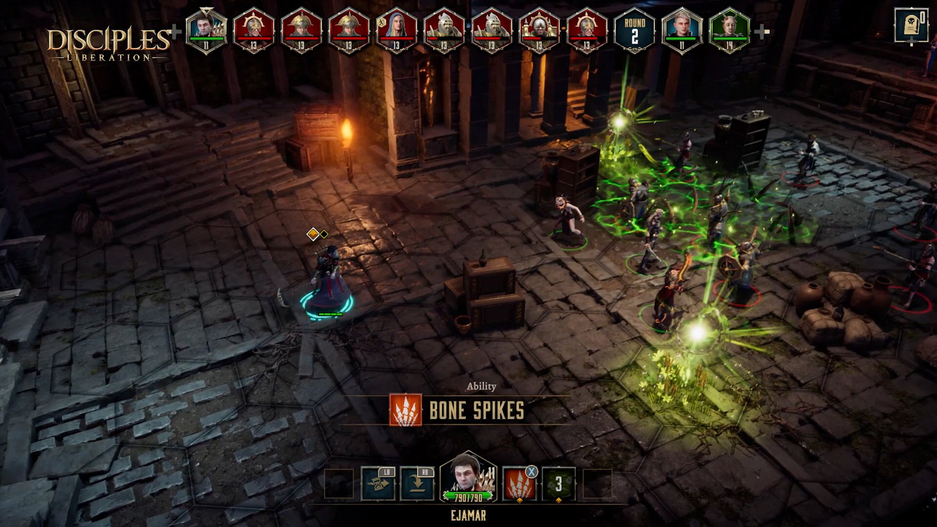
Task: Select the Round 2 marker in turn order
Action: tap(634, 31)
